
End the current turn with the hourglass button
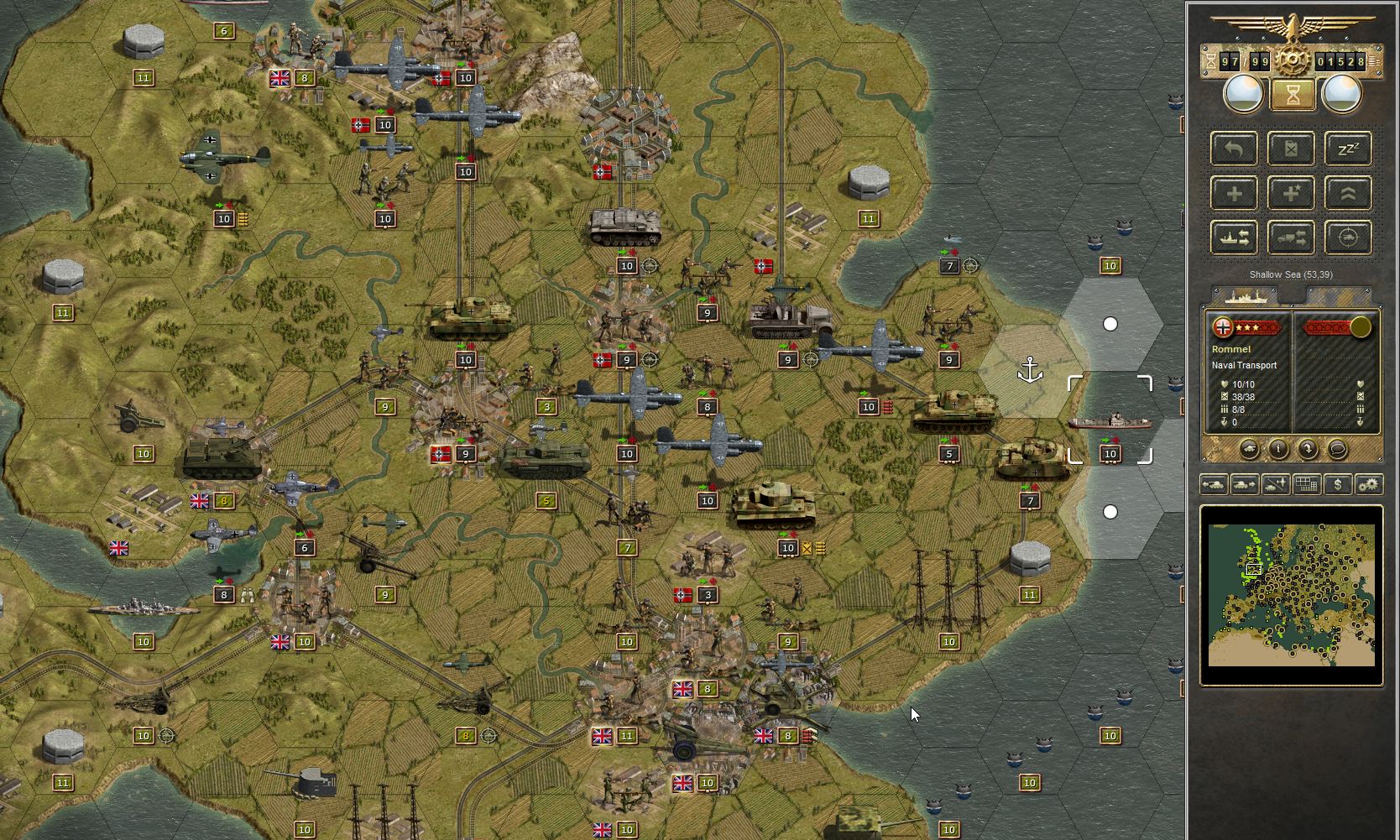pyautogui.click(x=1293, y=95)
